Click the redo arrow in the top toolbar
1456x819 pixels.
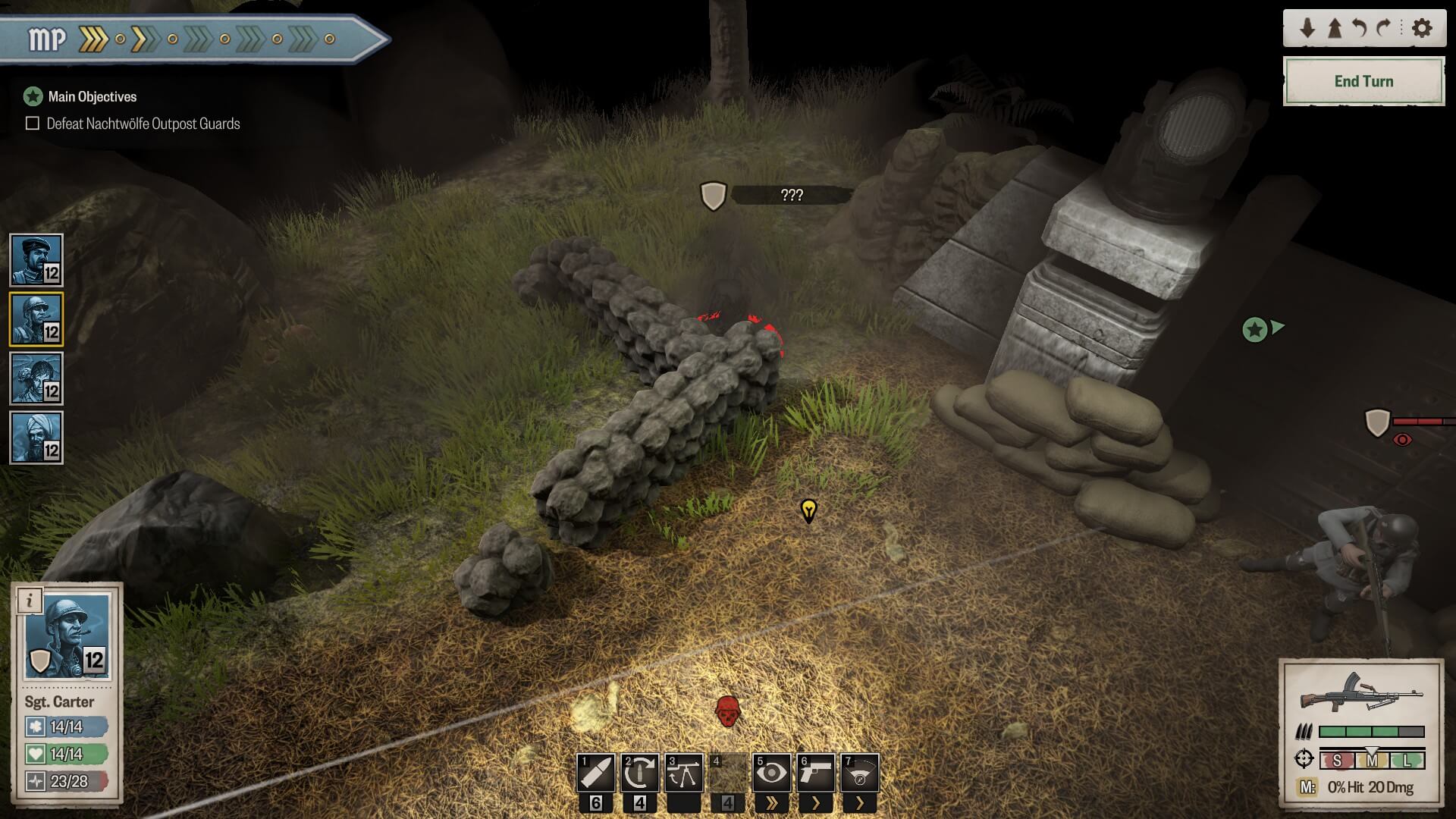tap(1384, 29)
